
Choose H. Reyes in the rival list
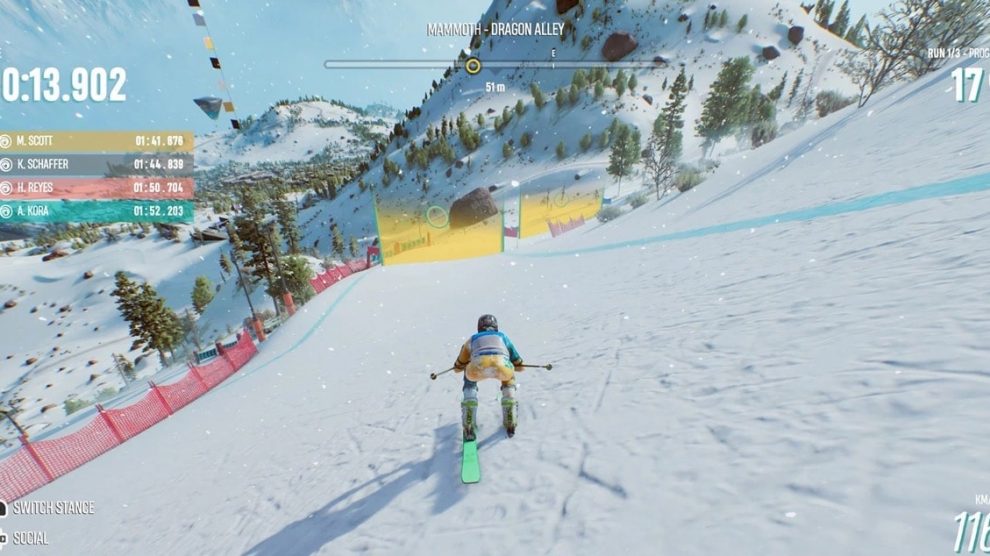[95, 188]
